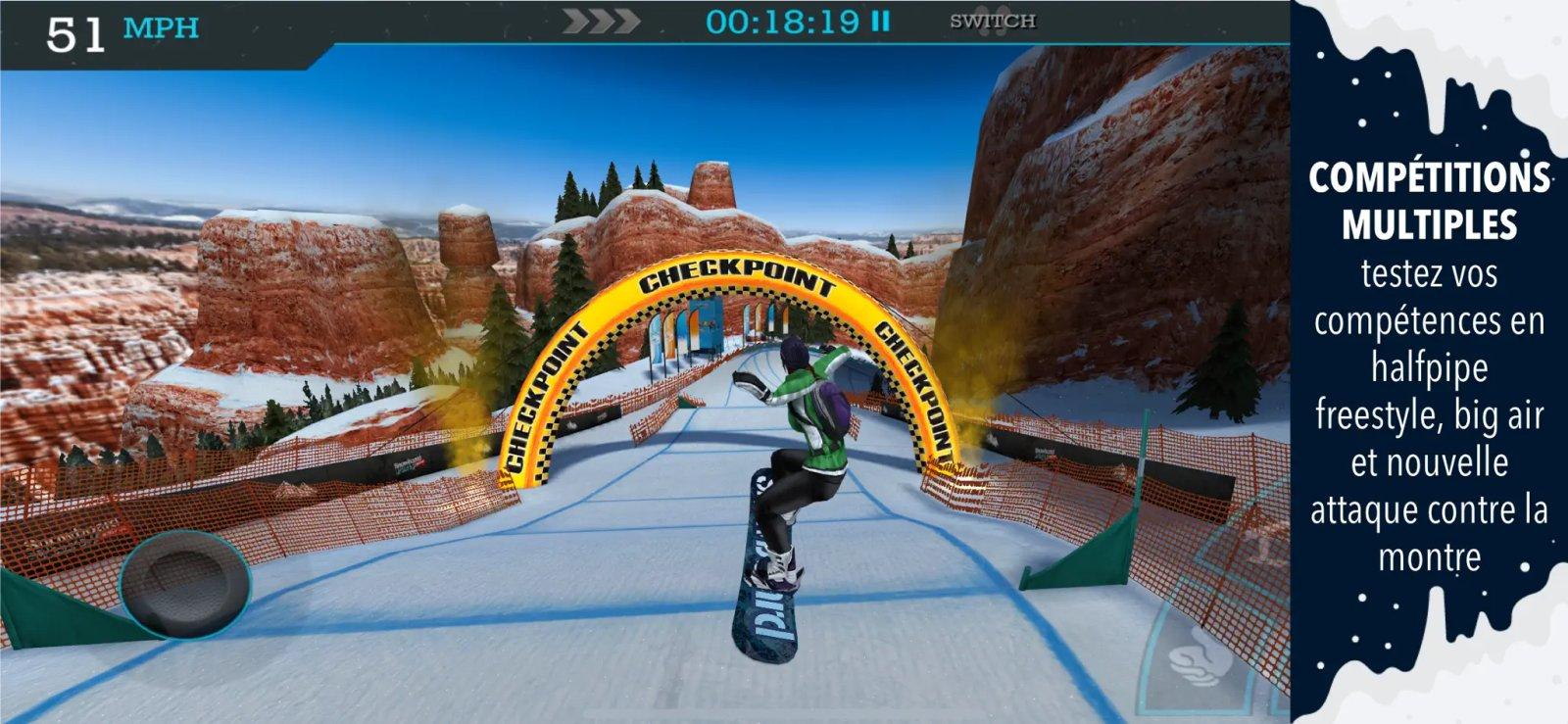Select the COMPÉTITIONS MULTIPLES heading
Viewport: 1568px width, 724px height.
pyautogui.click(x=1433, y=196)
